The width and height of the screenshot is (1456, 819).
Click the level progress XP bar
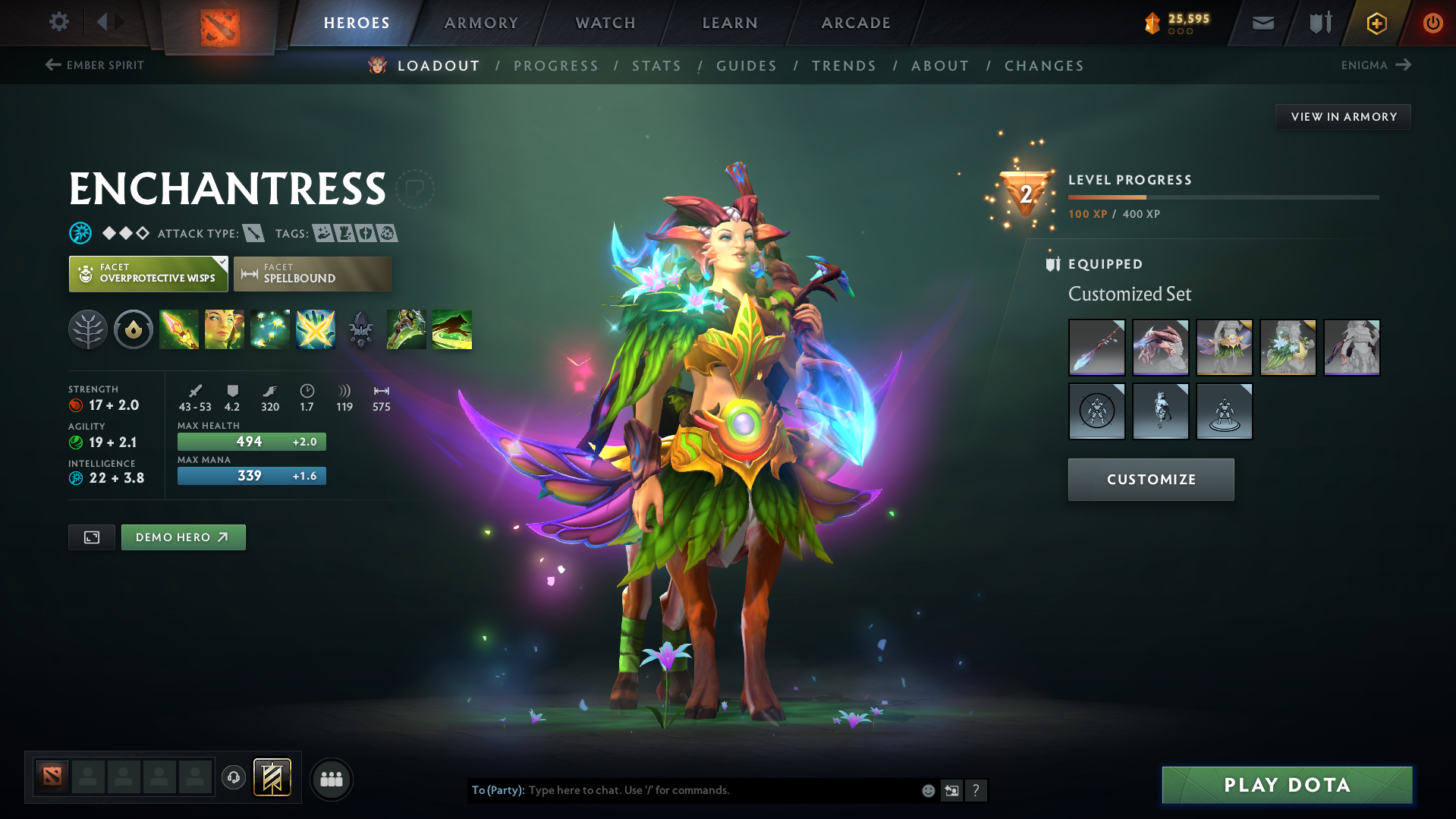point(1222,197)
